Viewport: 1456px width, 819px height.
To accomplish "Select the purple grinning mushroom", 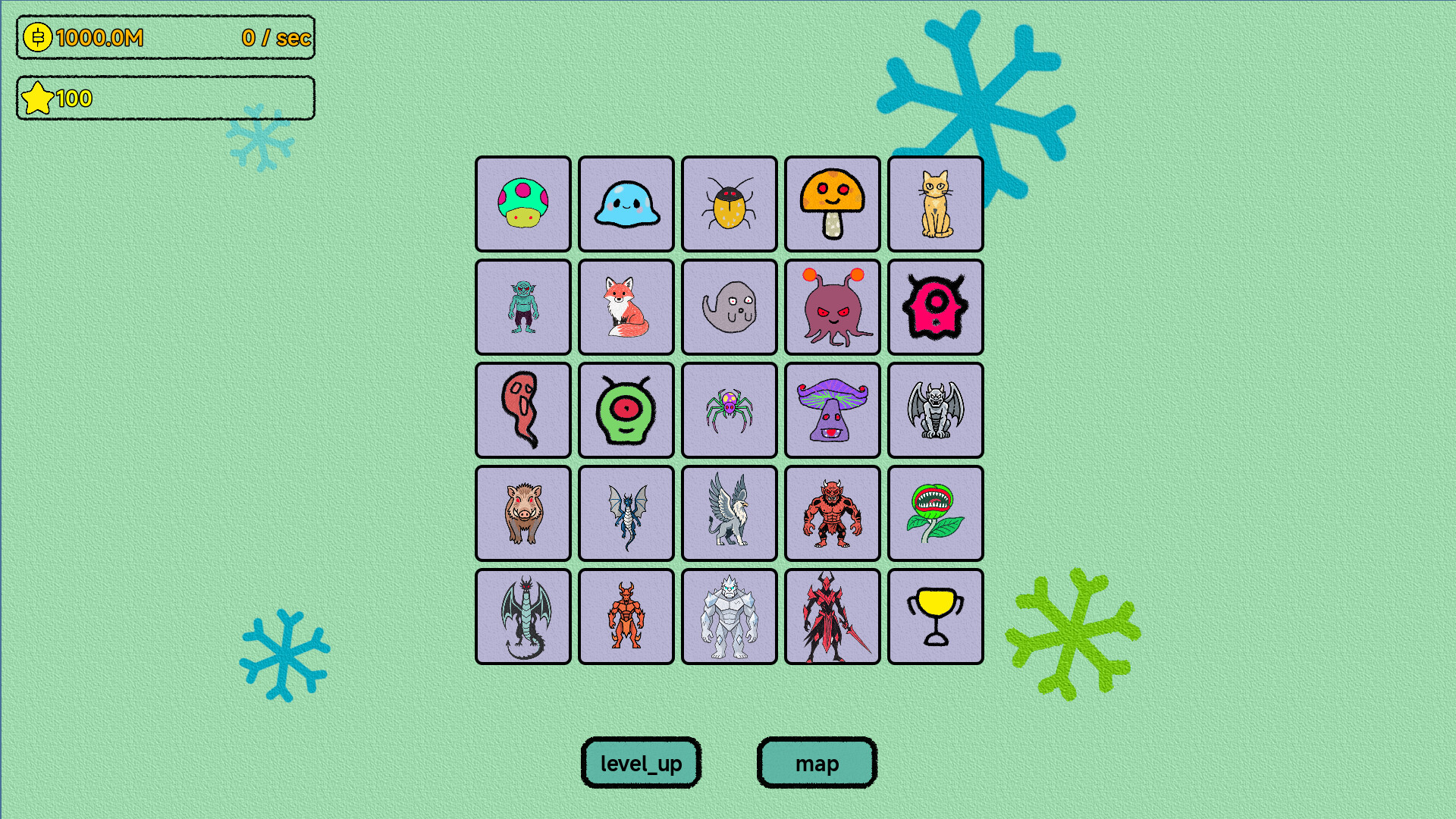I will coord(833,410).
